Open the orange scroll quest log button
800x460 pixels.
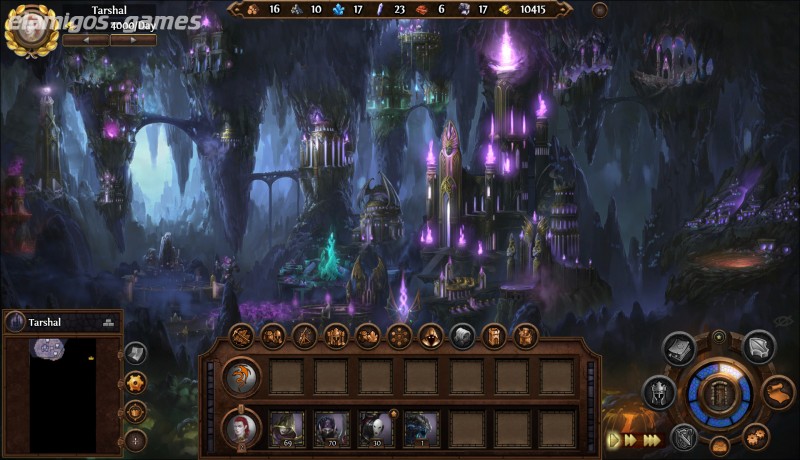click(779, 391)
